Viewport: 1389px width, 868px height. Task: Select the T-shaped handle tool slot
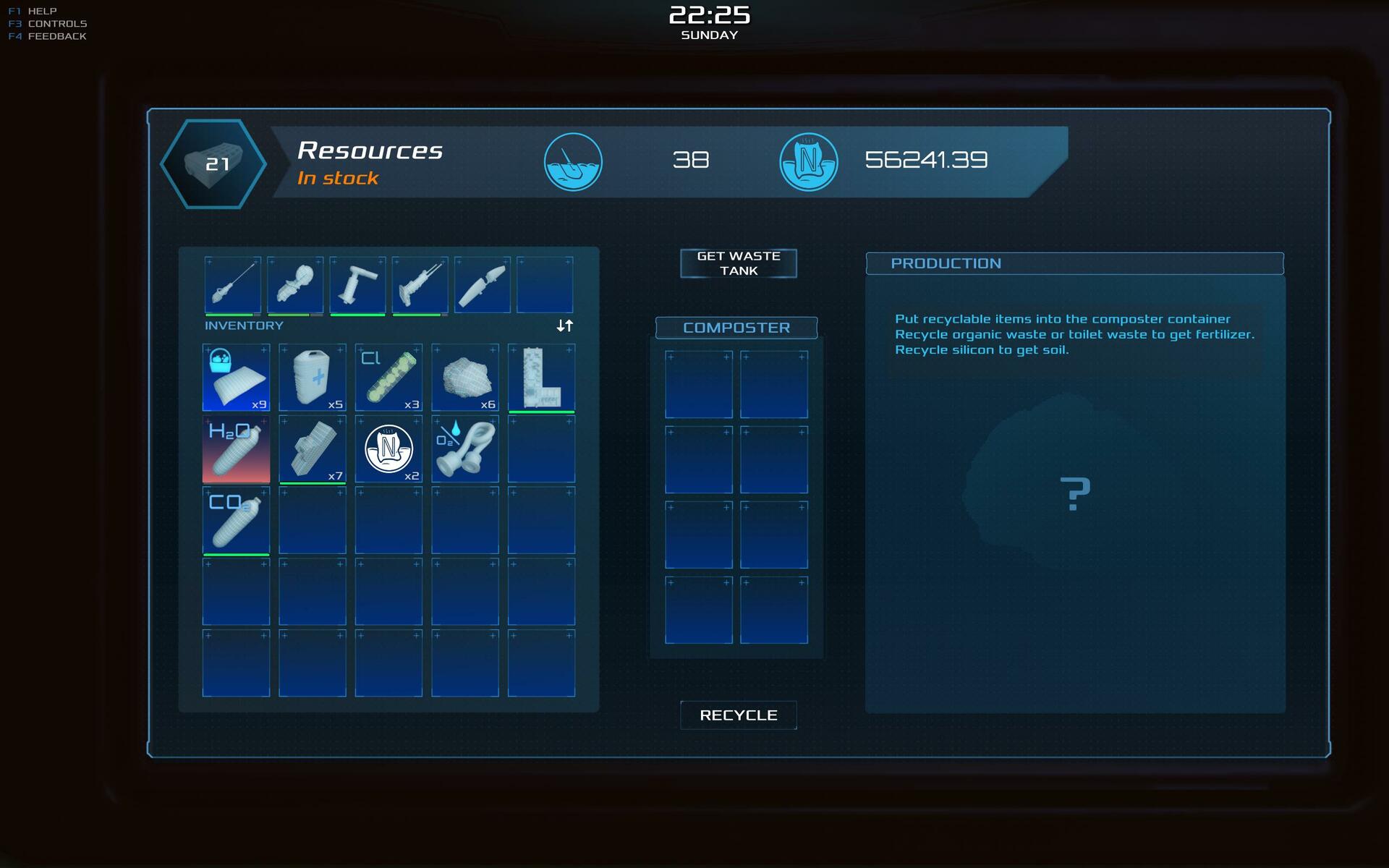(x=357, y=285)
